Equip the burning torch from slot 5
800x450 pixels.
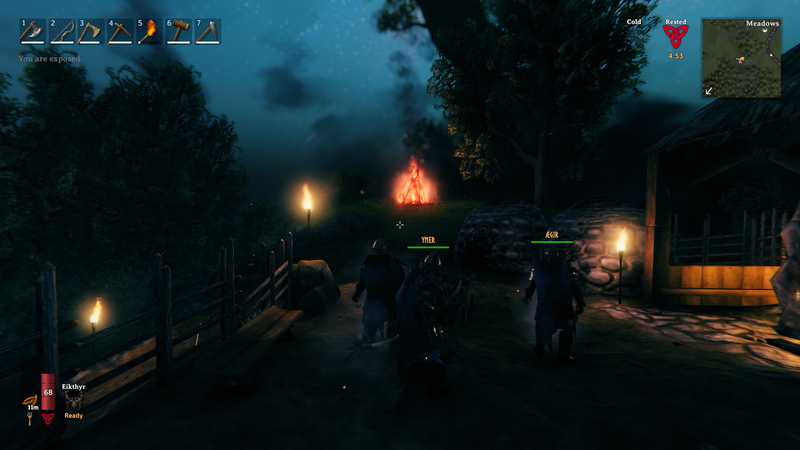coord(149,32)
